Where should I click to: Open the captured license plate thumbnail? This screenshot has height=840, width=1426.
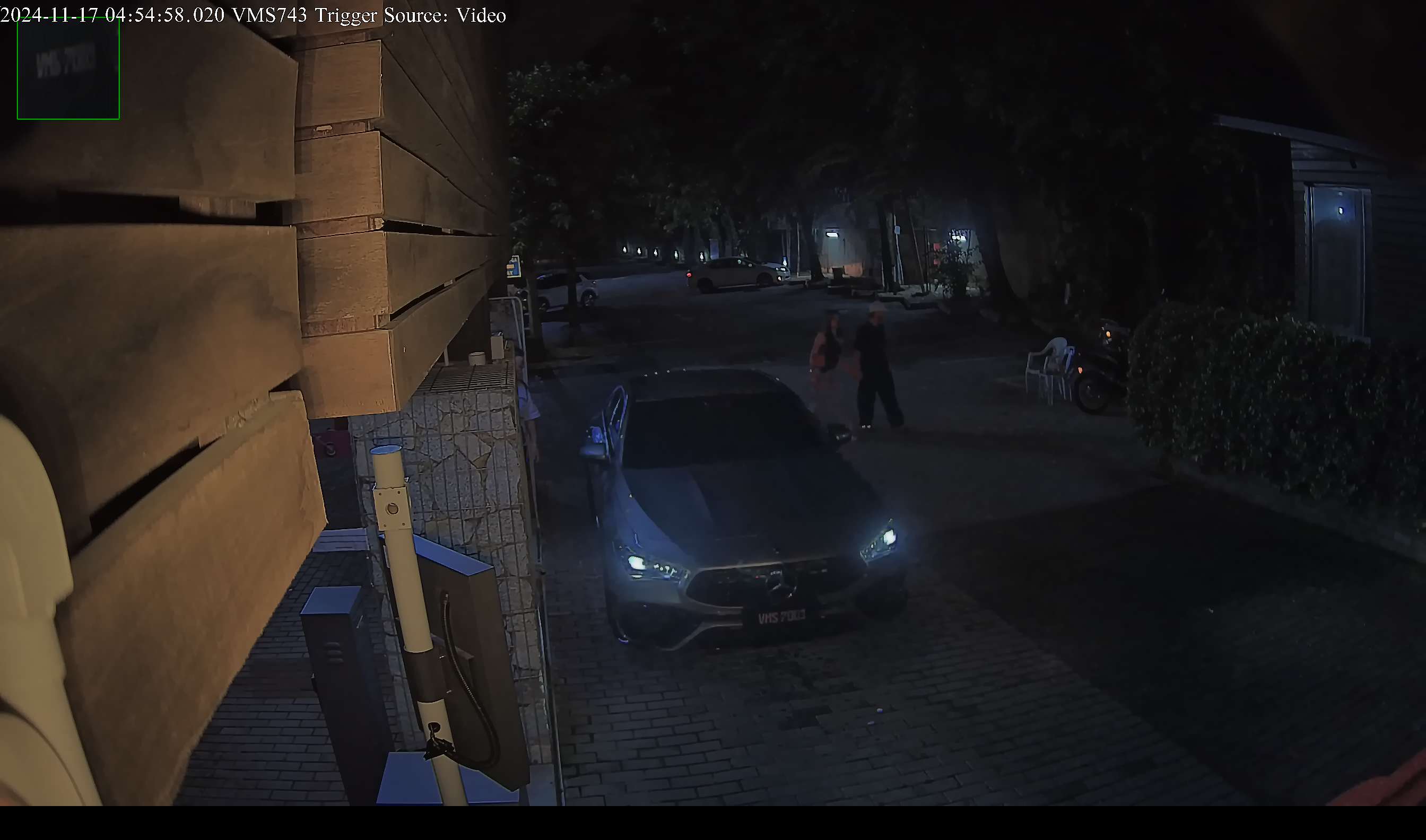[x=68, y=68]
